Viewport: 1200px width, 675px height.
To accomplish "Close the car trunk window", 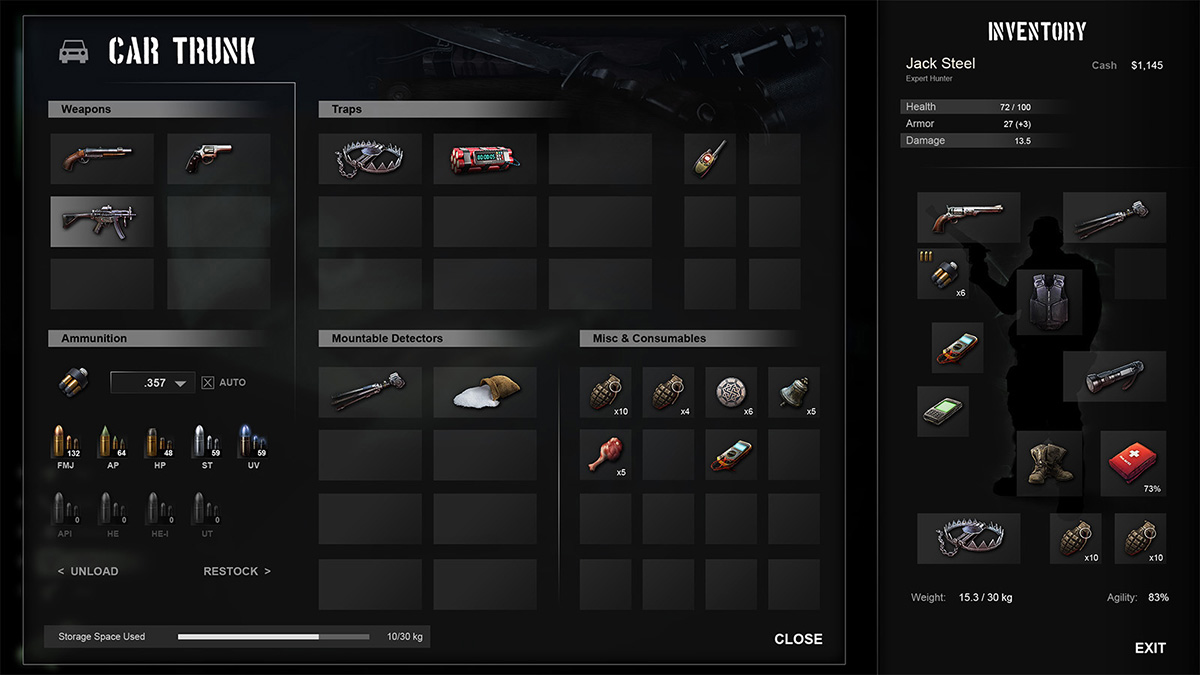I will click(798, 639).
